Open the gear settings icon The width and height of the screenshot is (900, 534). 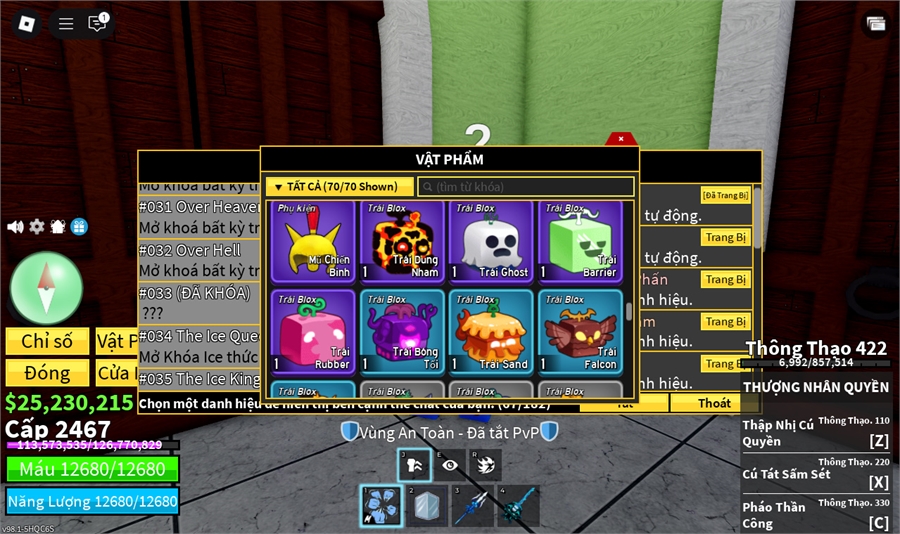[37, 227]
